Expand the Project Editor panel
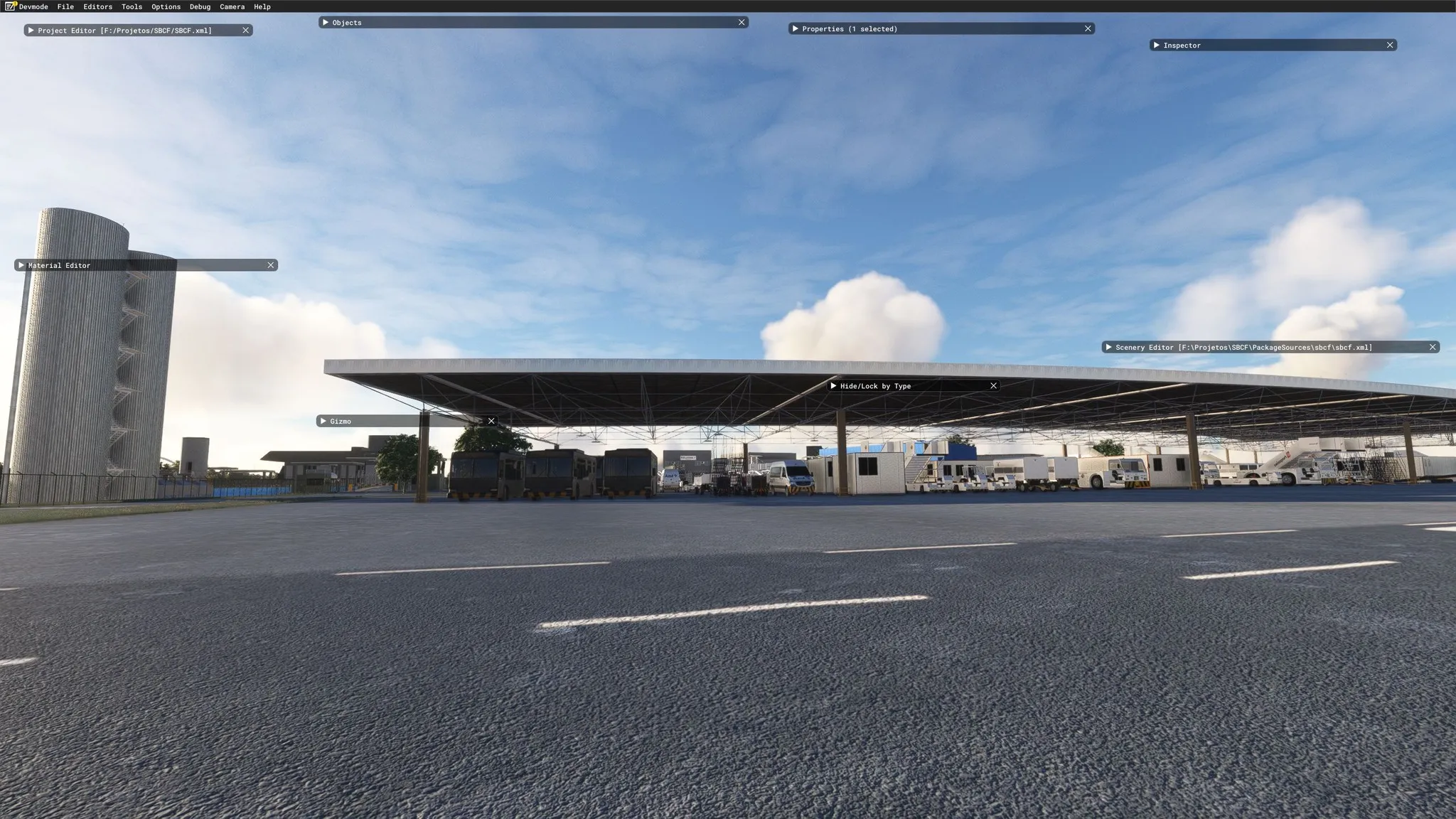Image resolution: width=1456 pixels, height=819 pixels. tap(31, 31)
